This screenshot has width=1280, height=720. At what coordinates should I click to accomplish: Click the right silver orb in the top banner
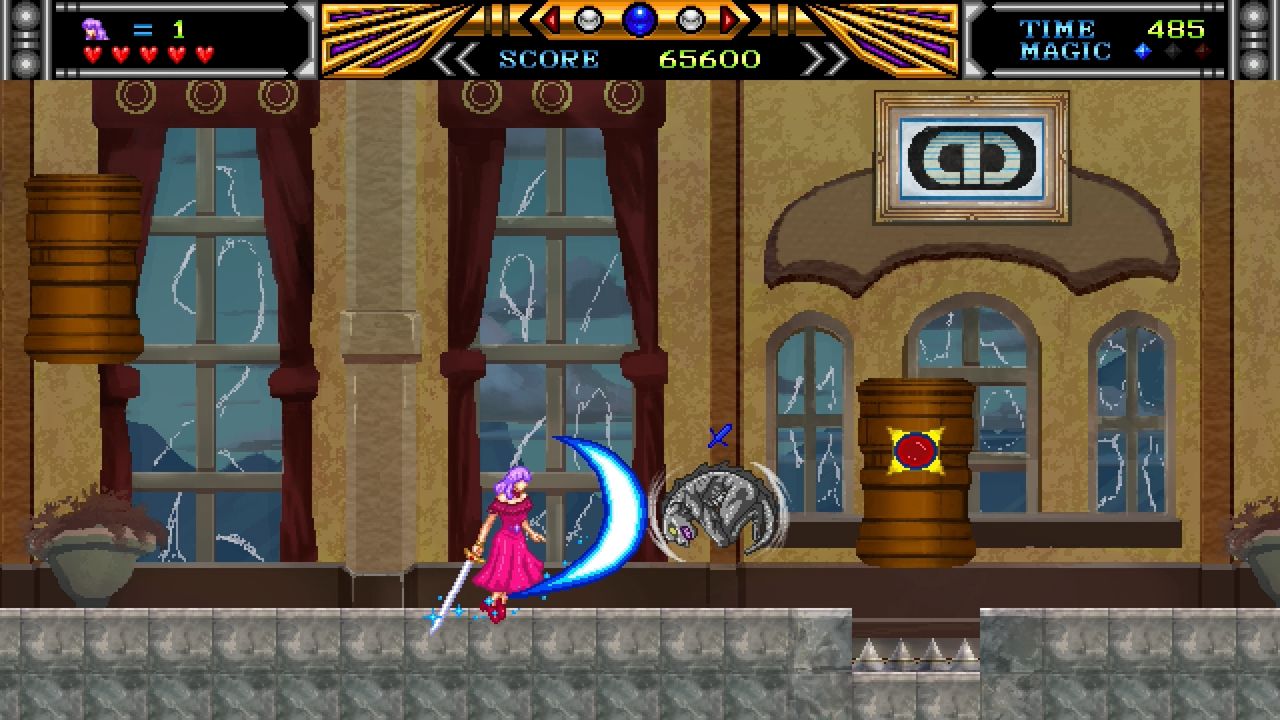pyautogui.click(x=688, y=19)
